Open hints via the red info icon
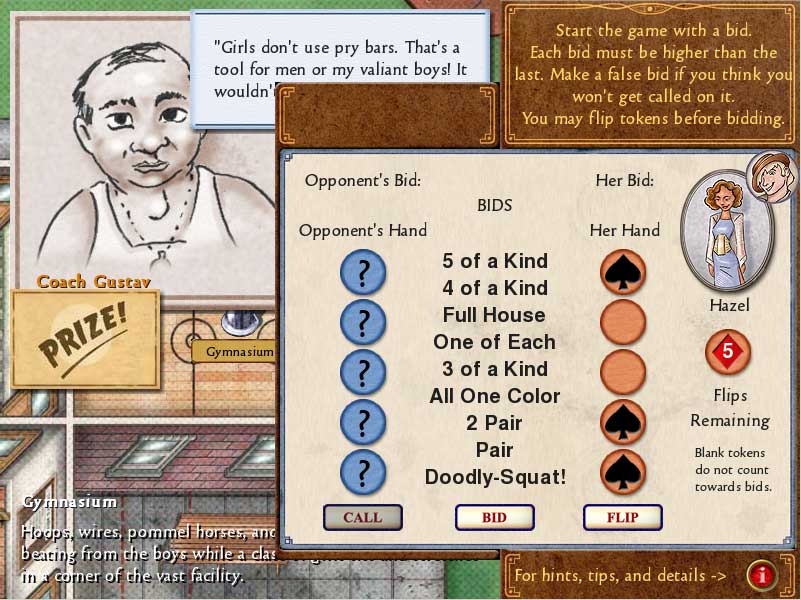 point(762,575)
